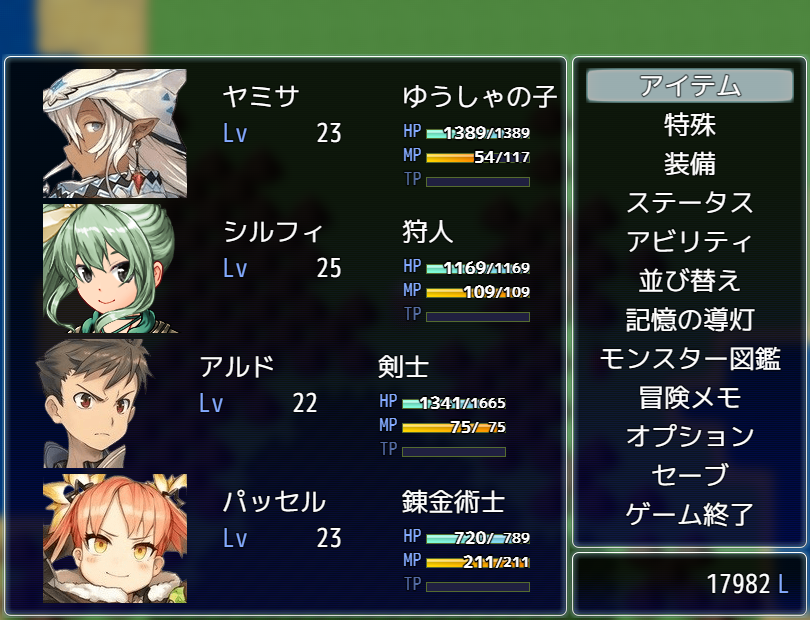The width and height of the screenshot is (810, 620).
Task: Open オプション (Options)
Action: (689, 437)
